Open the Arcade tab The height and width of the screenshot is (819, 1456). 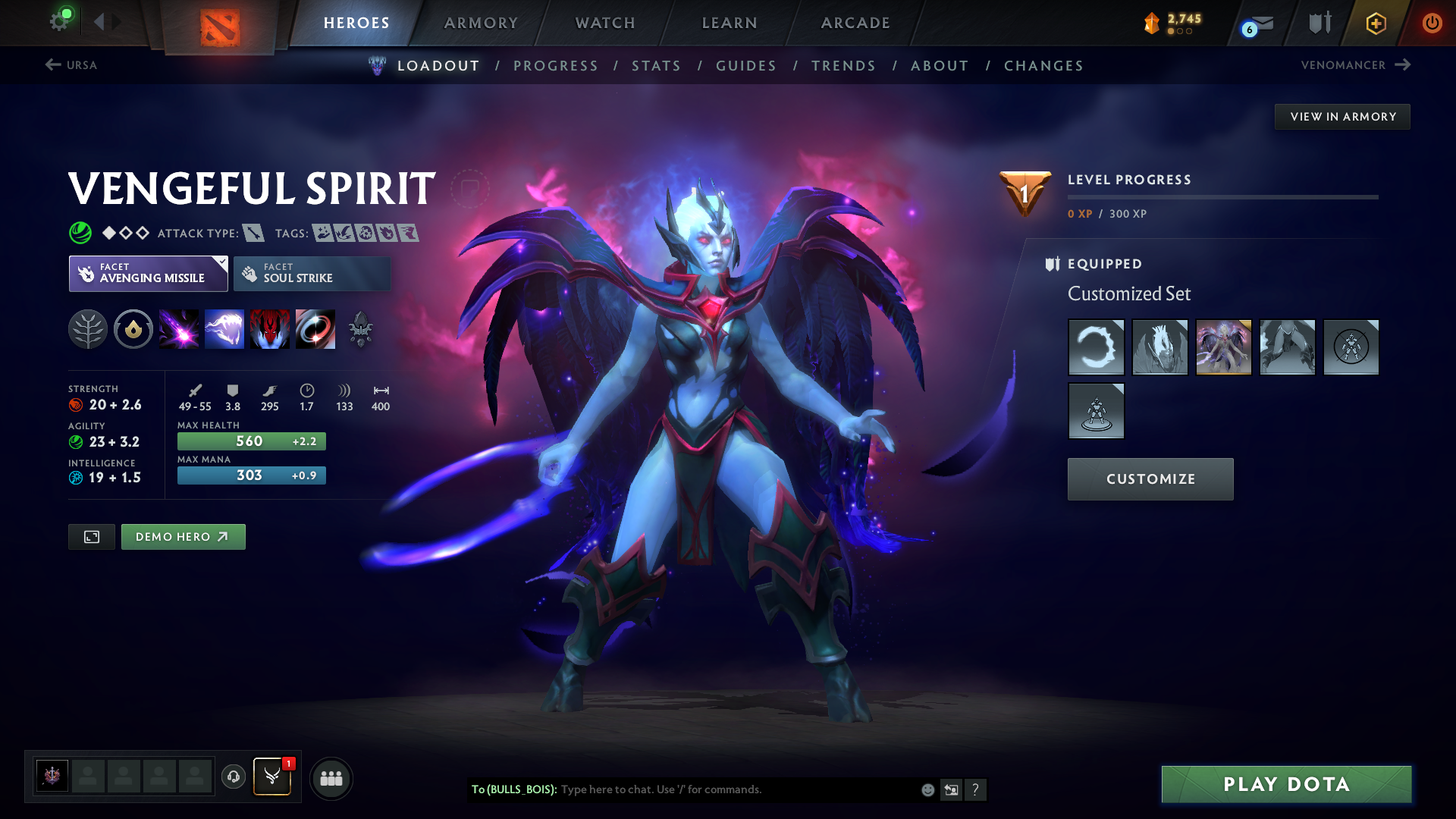click(x=855, y=23)
